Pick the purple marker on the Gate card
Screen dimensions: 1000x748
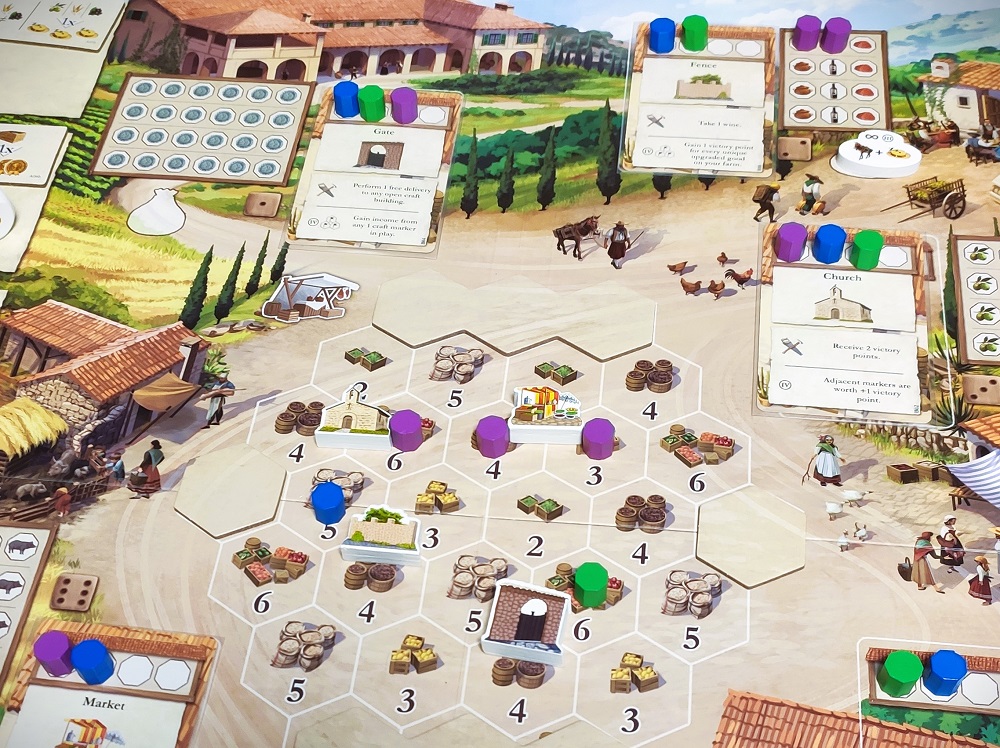click(404, 104)
